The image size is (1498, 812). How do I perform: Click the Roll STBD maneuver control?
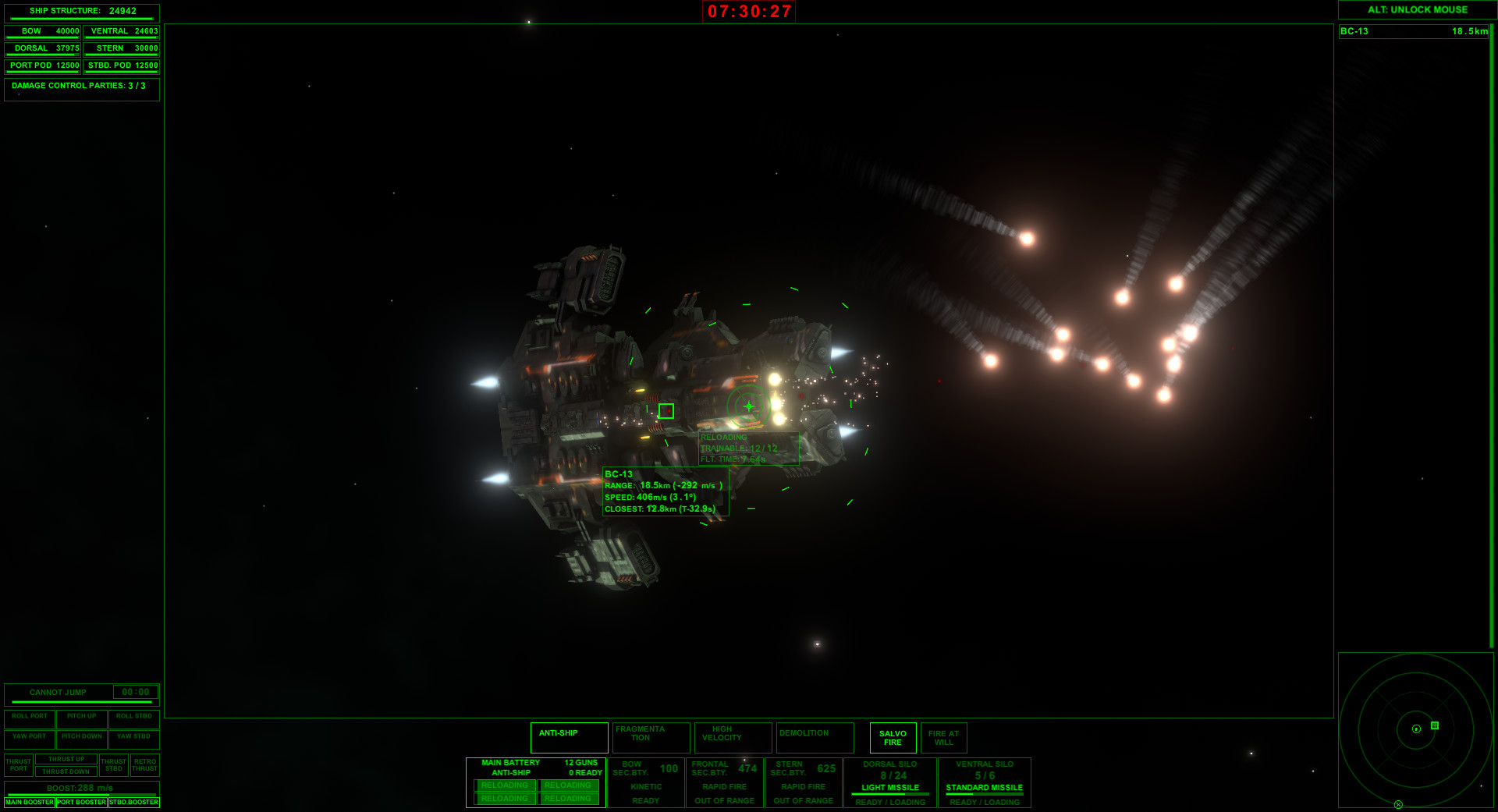pyautogui.click(x=133, y=717)
